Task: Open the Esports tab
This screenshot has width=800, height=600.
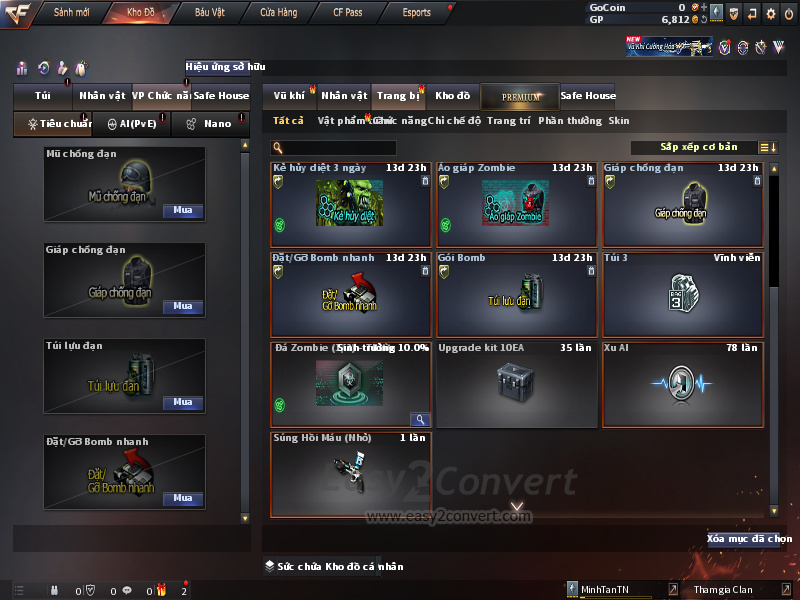Action: tap(416, 13)
